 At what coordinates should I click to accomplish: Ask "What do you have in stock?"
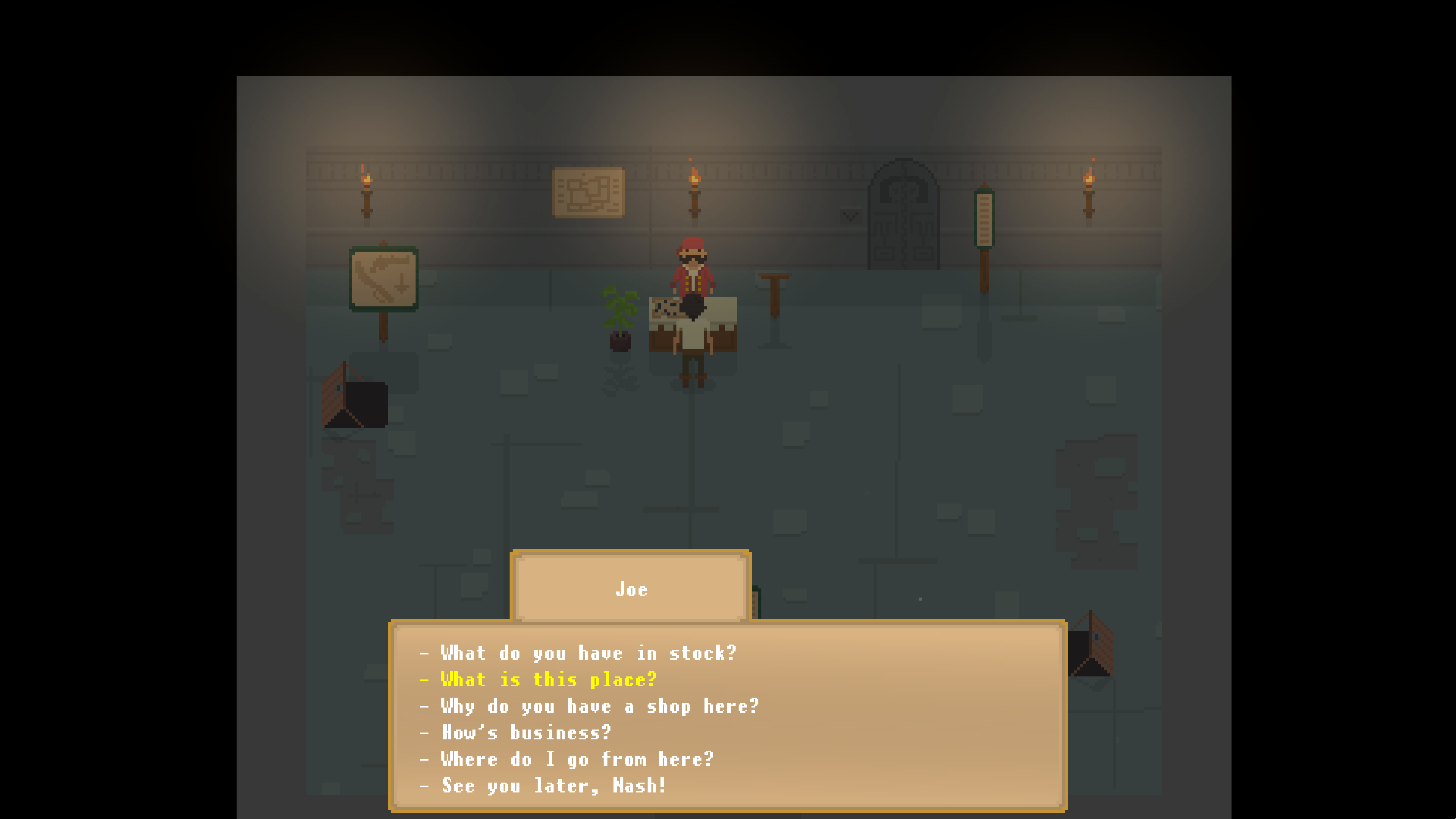coord(588,653)
